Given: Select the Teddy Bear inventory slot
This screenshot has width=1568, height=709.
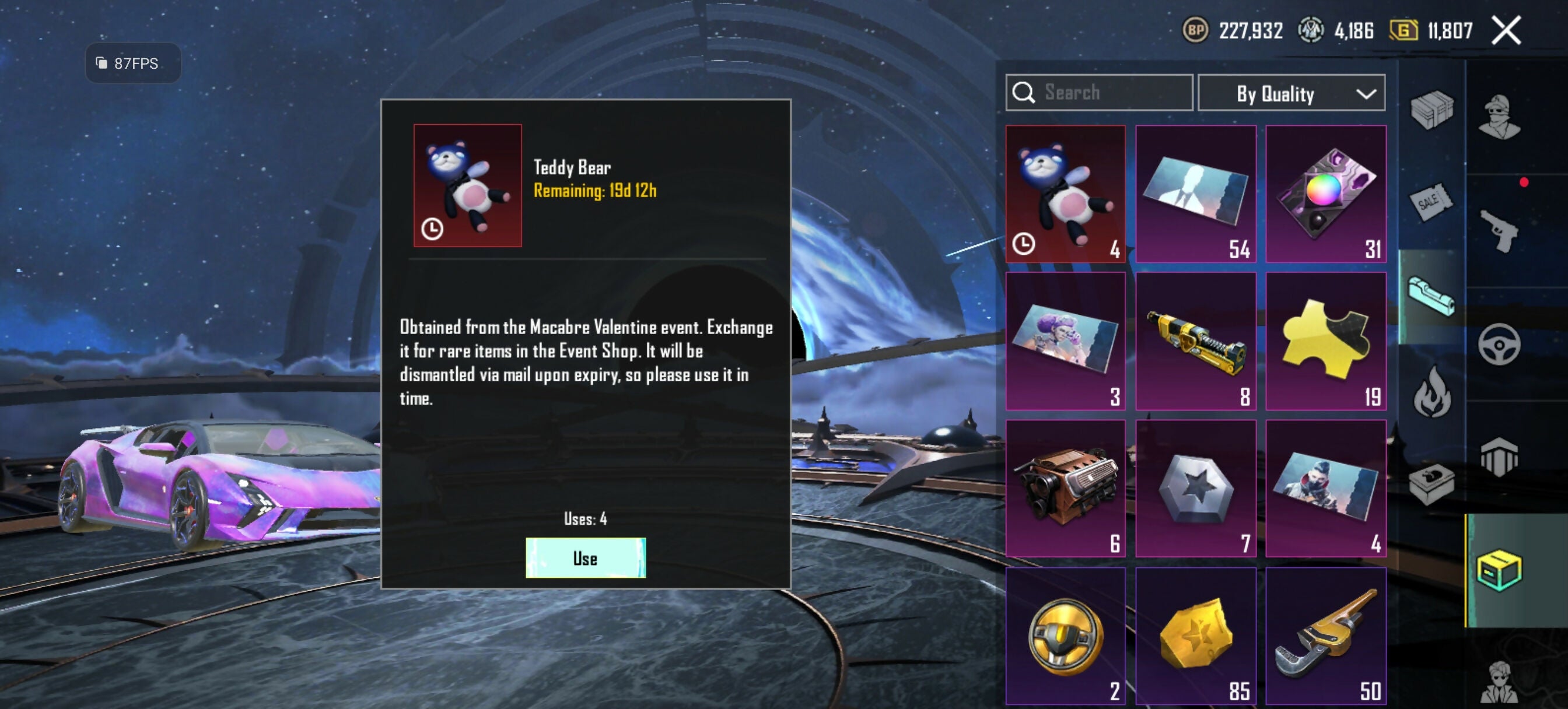Looking at the screenshot, I should (x=1065, y=194).
